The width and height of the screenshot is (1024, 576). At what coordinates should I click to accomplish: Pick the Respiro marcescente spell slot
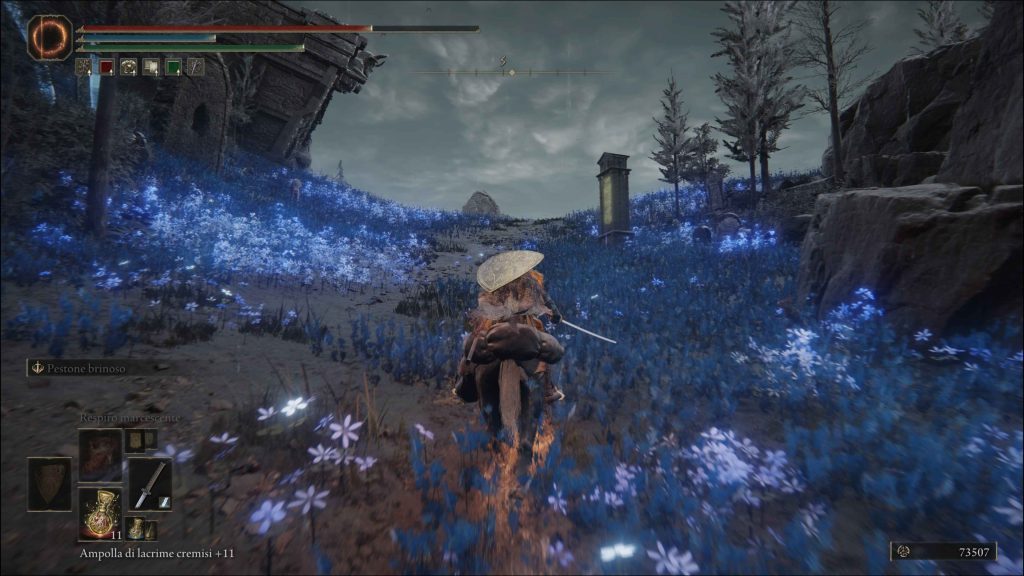[100, 455]
